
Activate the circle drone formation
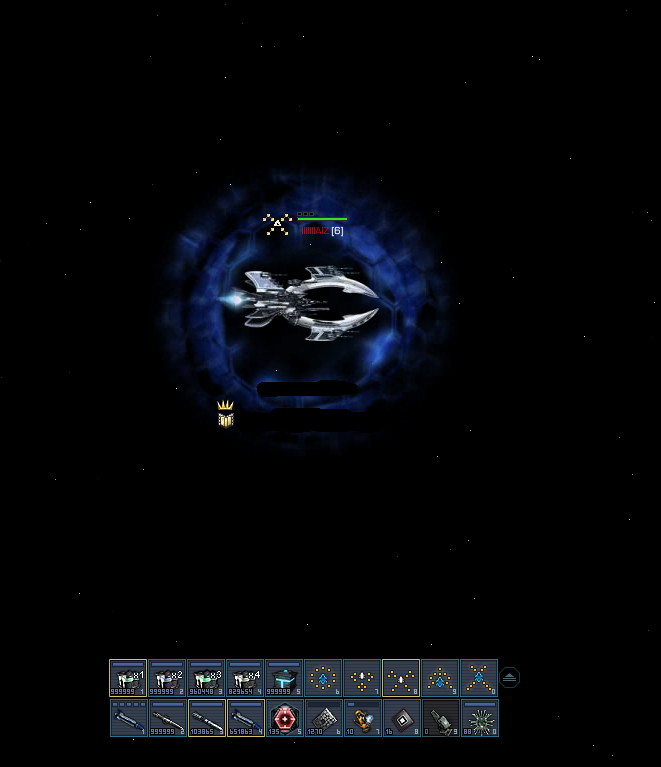[x=323, y=677]
